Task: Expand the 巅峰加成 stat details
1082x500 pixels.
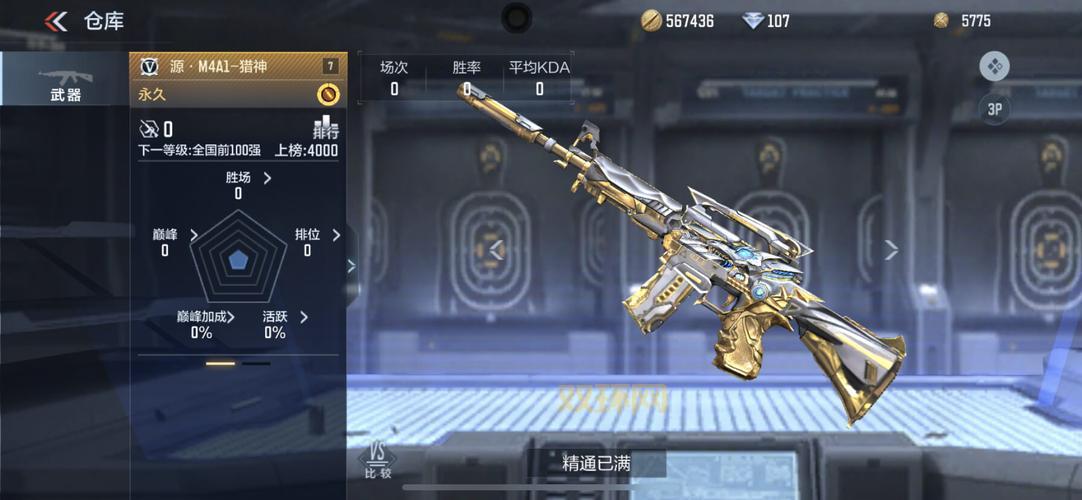Action: [x=231, y=317]
